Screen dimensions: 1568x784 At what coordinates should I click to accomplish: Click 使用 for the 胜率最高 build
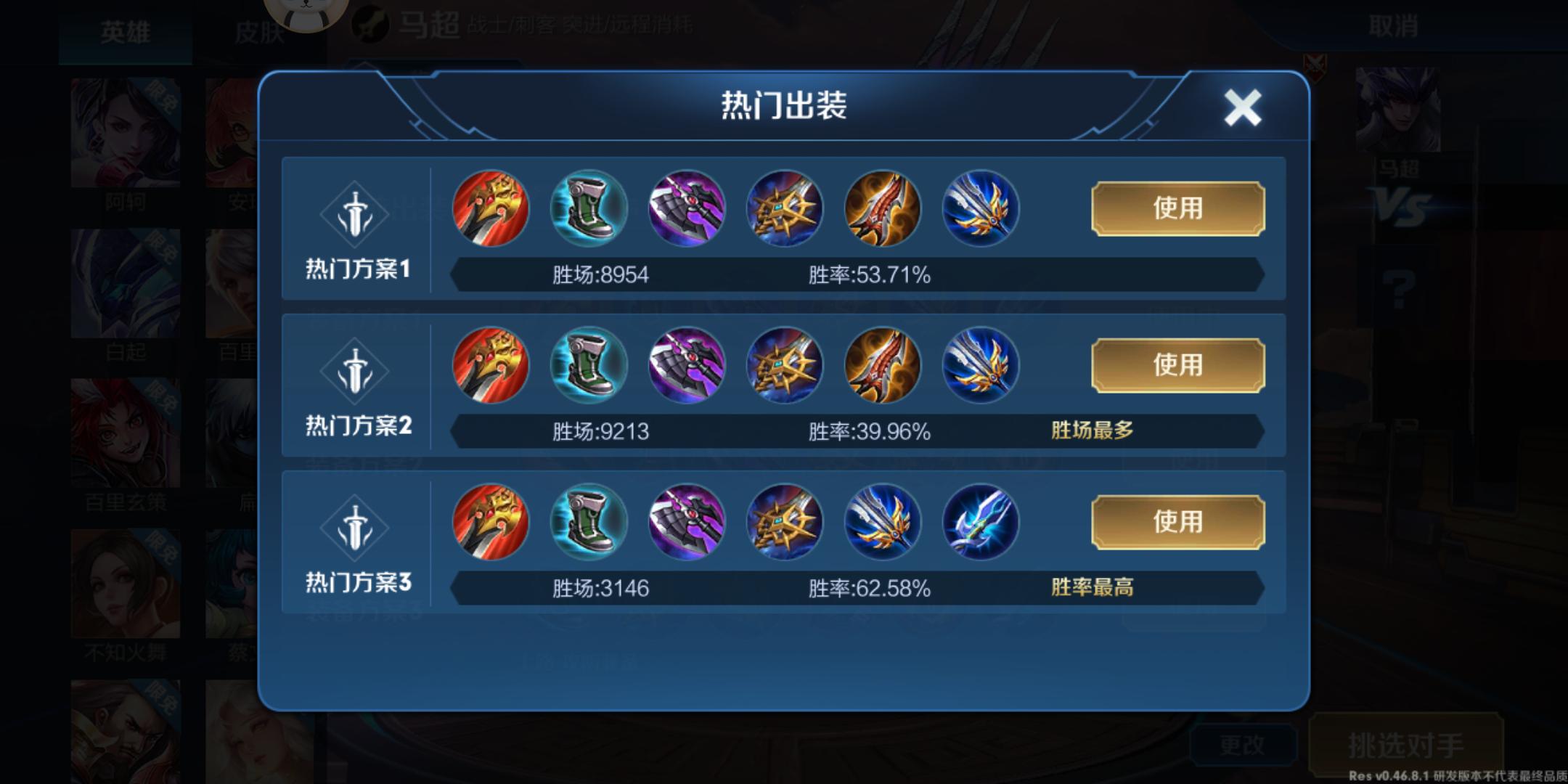(x=1176, y=522)
